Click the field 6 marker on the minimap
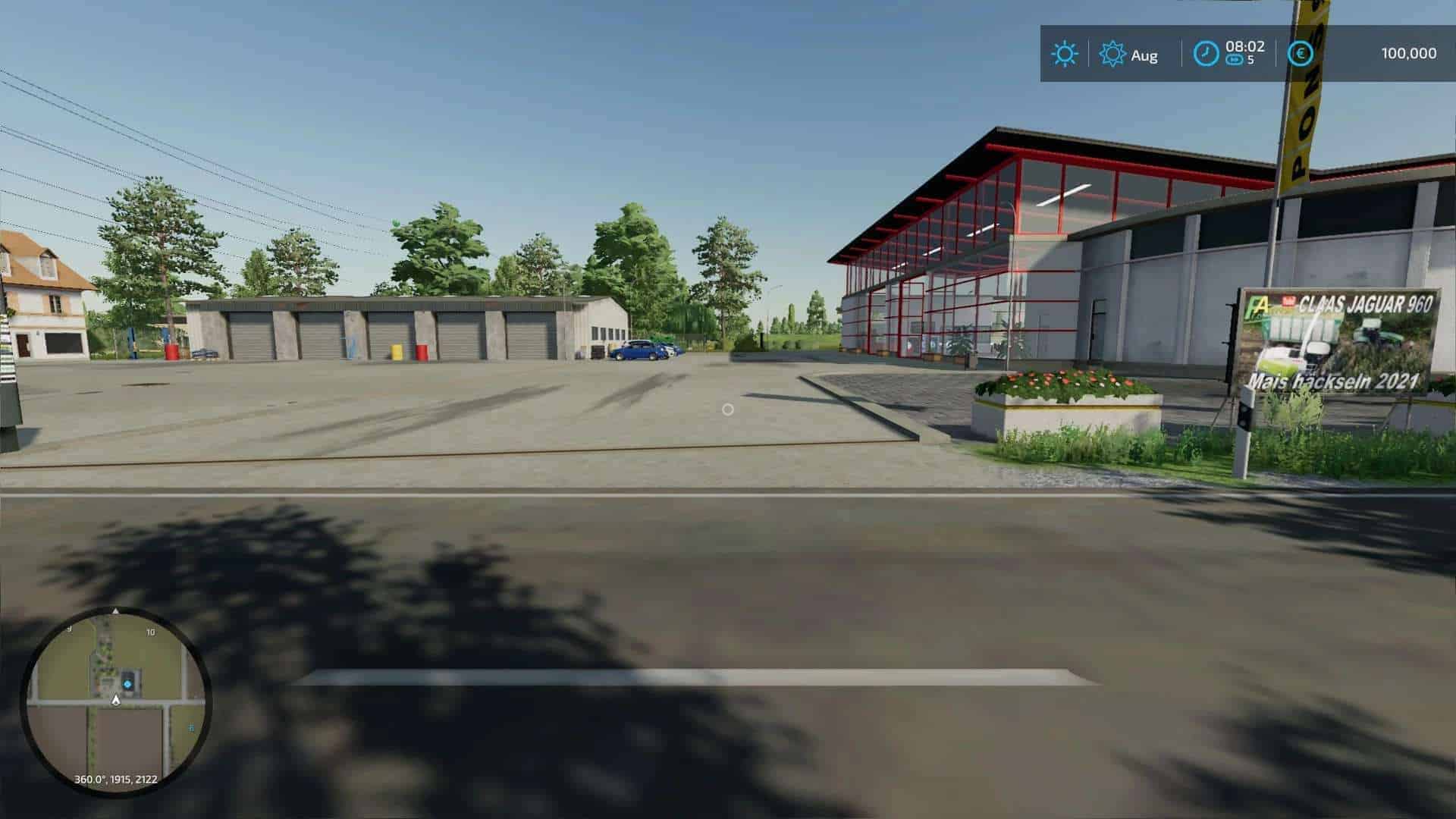Viewport: 1456px width, 819px height. coord(192,726)
